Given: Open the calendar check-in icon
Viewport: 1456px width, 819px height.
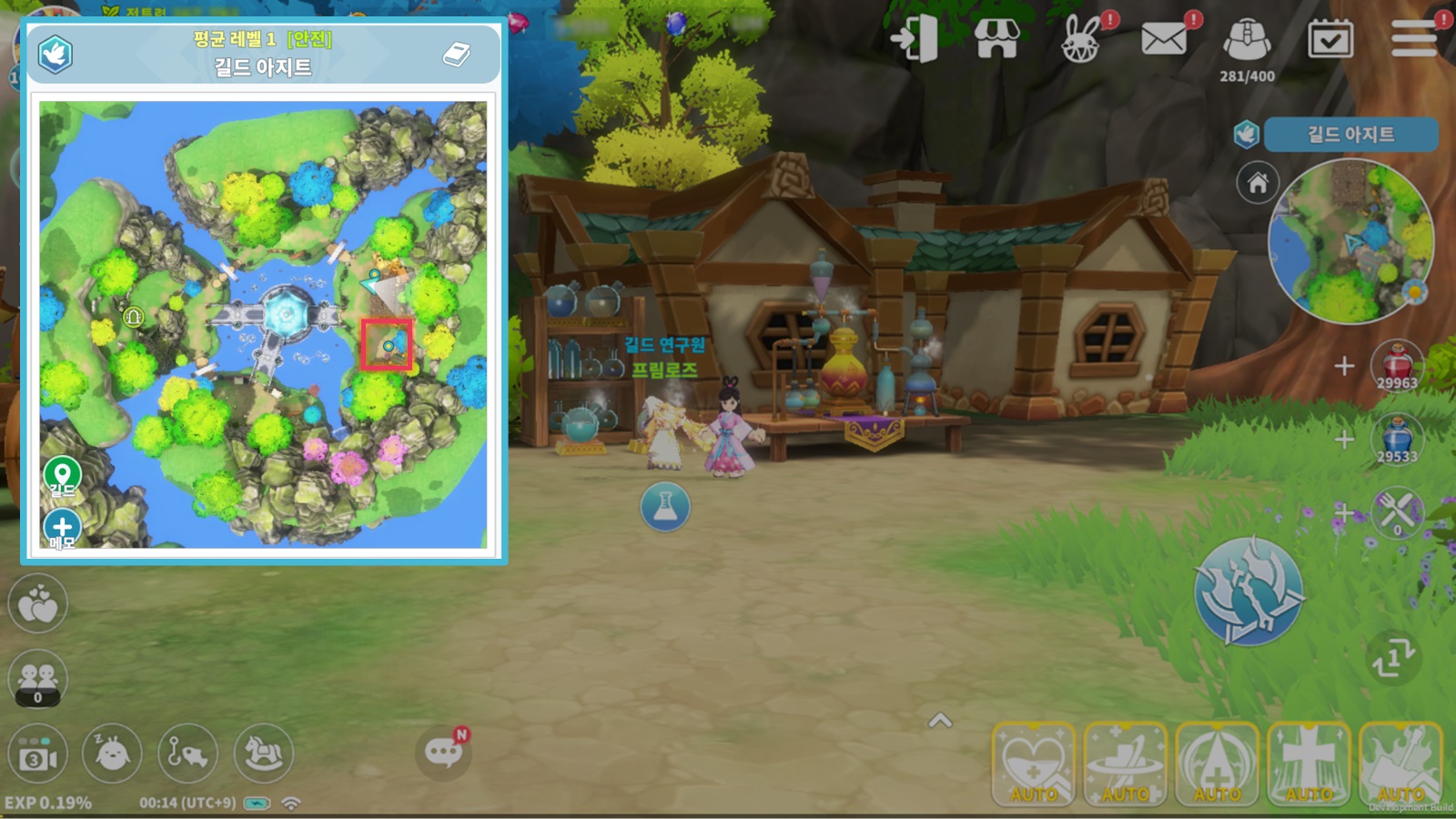Looking at the screenshot, I should [1330, 39].
